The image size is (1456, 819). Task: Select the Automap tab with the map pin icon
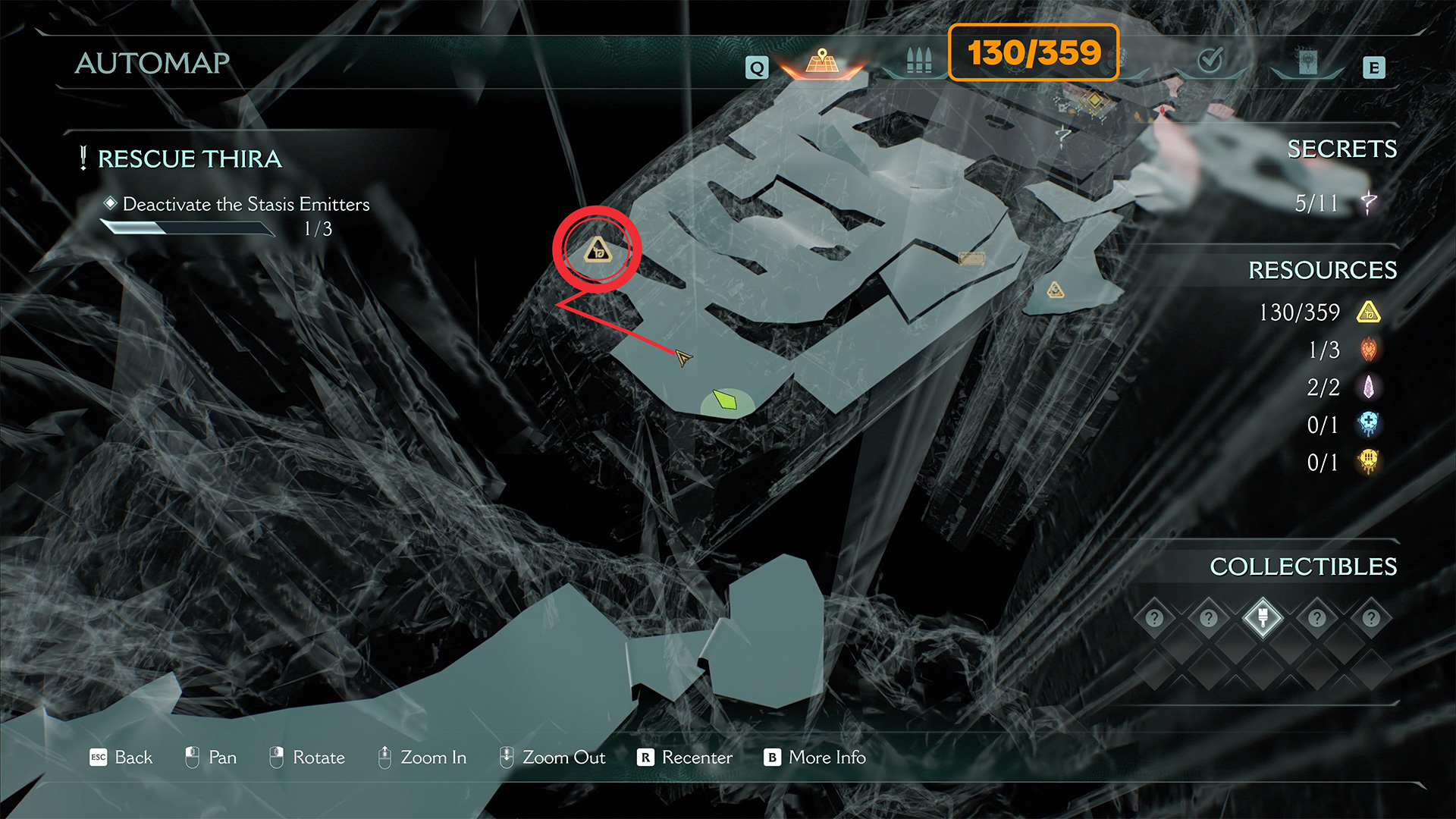[822, 62]
